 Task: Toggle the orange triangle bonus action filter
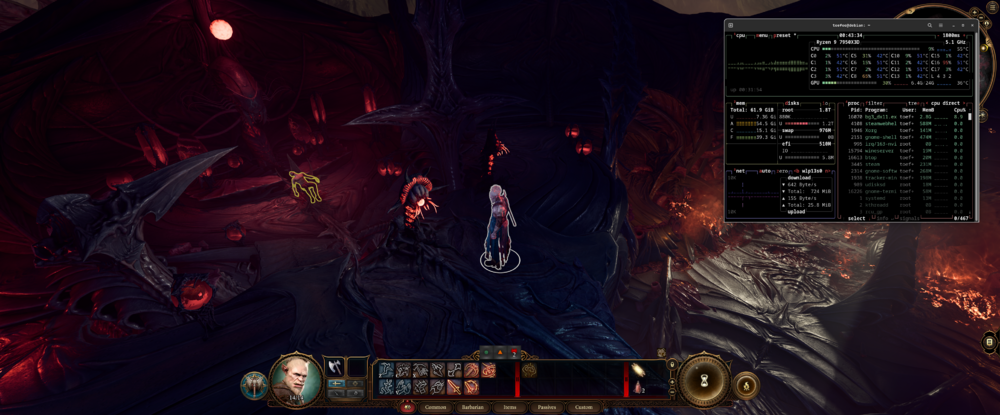click(501, 352)
